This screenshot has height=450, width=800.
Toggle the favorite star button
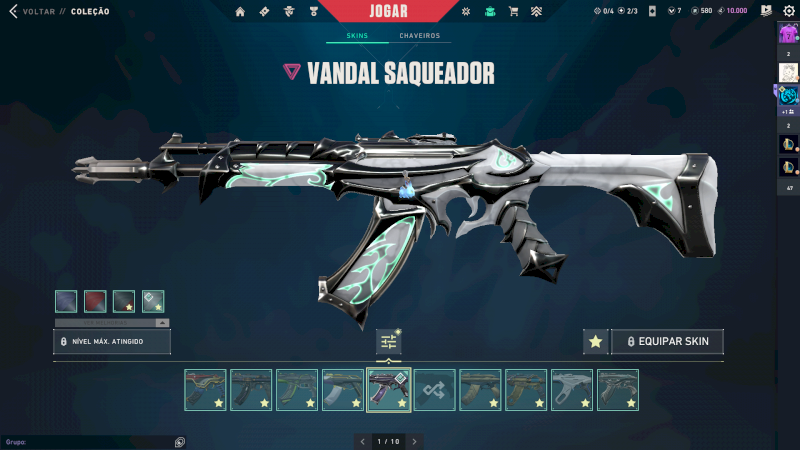point(595,341)
